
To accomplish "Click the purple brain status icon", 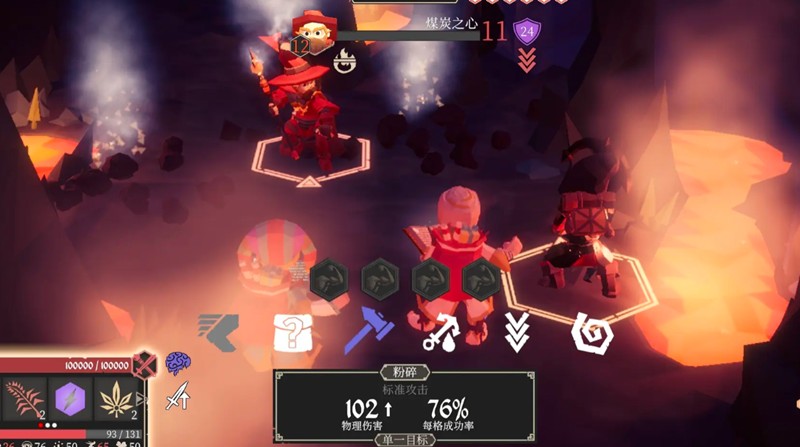I will coord(178,361).
